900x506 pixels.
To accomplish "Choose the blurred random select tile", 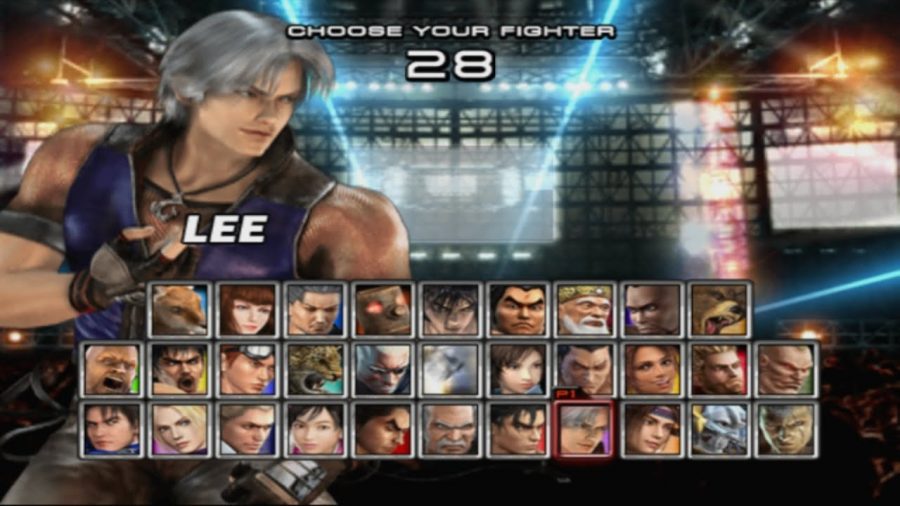I will pyautogui.click(x=449, y=370).
